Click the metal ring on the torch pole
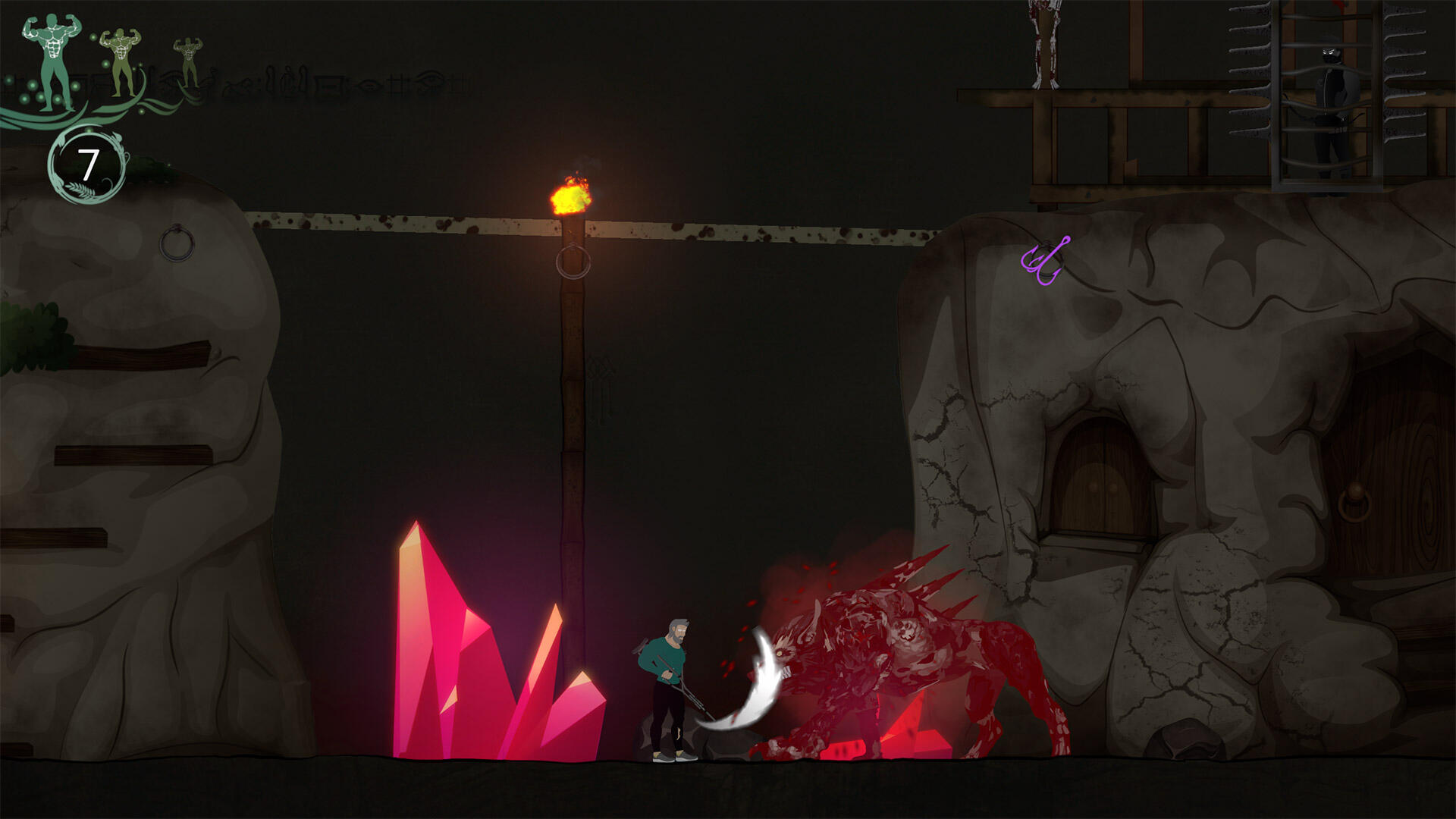Image resolution: width=1456 pixels, height=819 pixels. 574,259
